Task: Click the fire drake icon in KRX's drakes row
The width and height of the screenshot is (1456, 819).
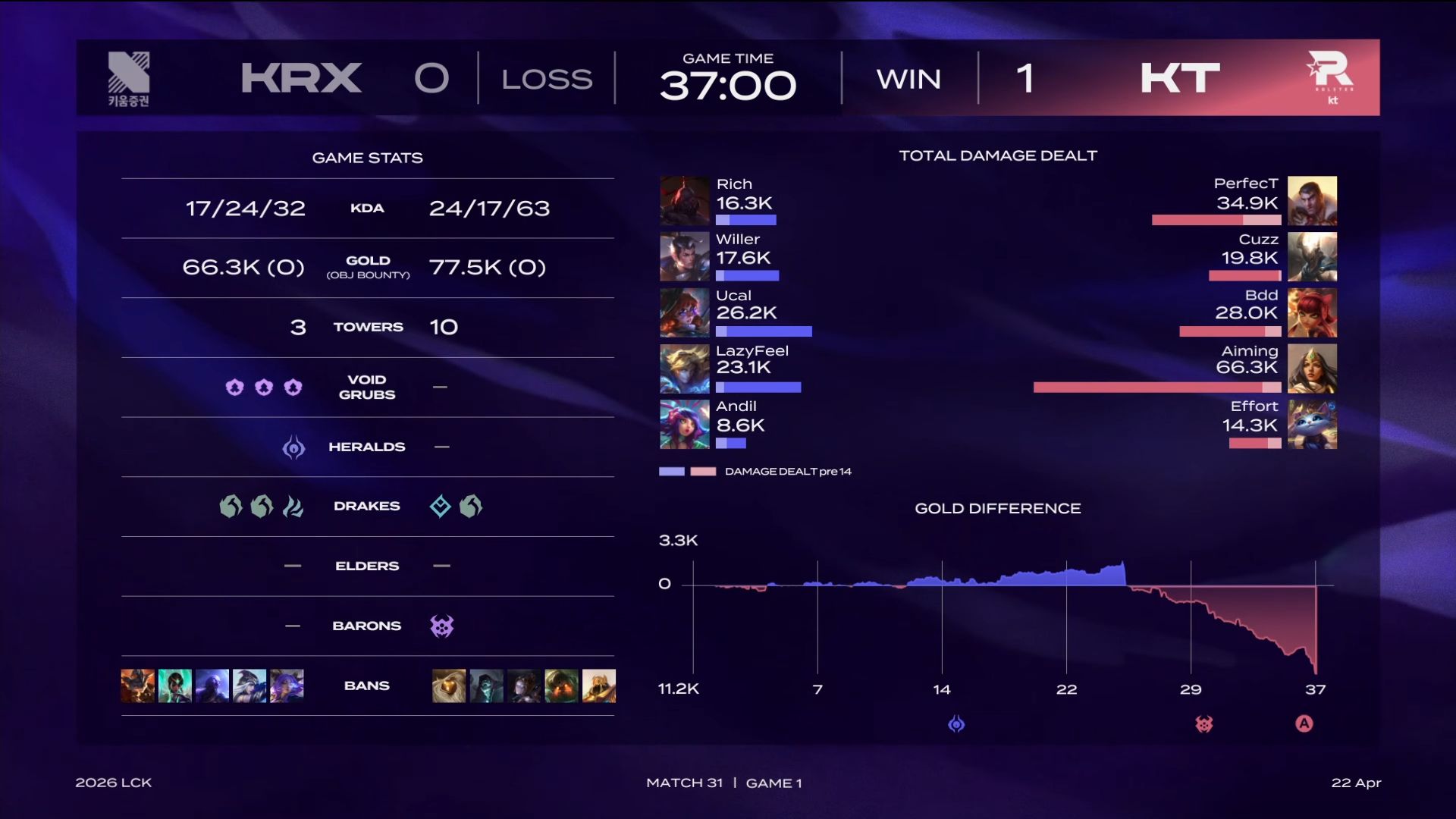Action: point(293,506)
